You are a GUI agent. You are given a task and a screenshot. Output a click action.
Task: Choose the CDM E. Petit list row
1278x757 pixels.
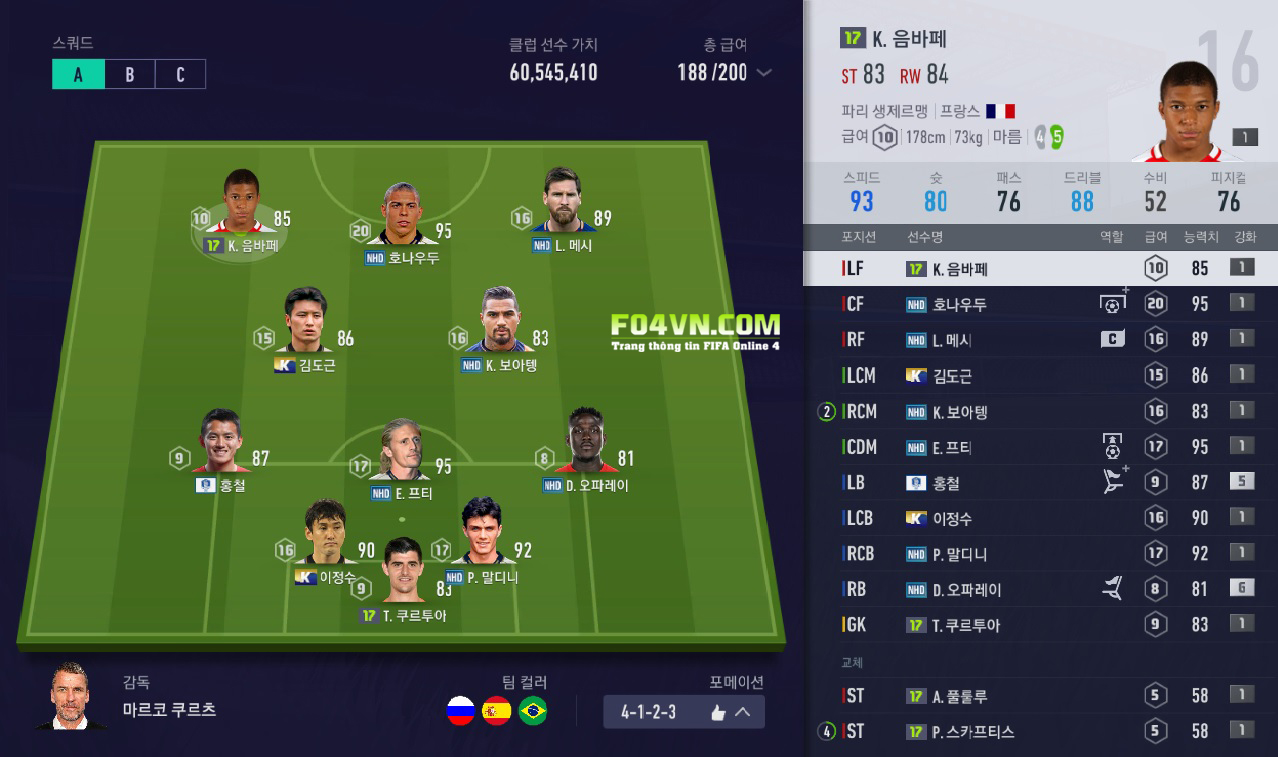point(1040,447)
